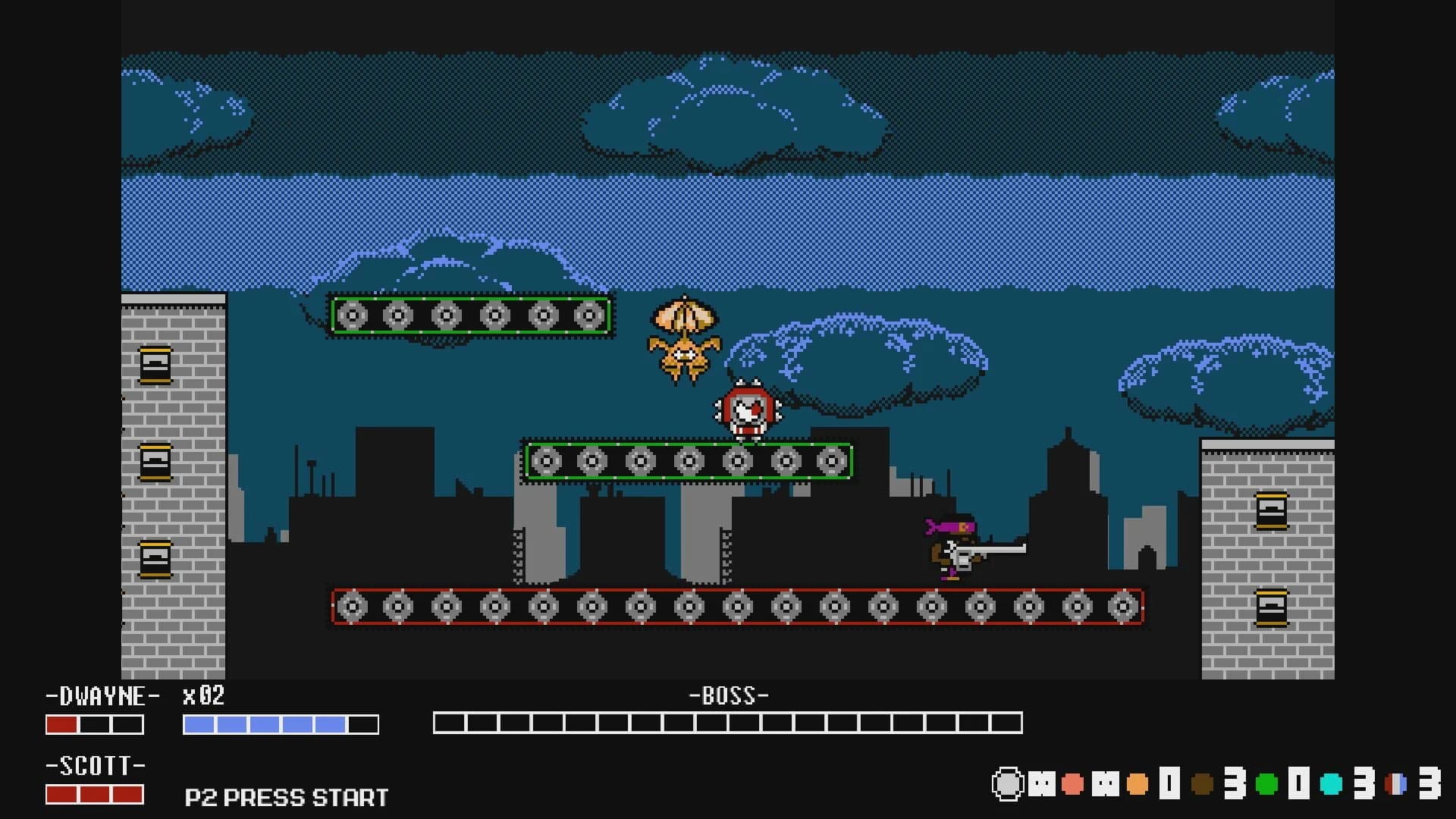Click the multicolored orb item icon
Screen dimensions: 1456x819
(1395, 783)
